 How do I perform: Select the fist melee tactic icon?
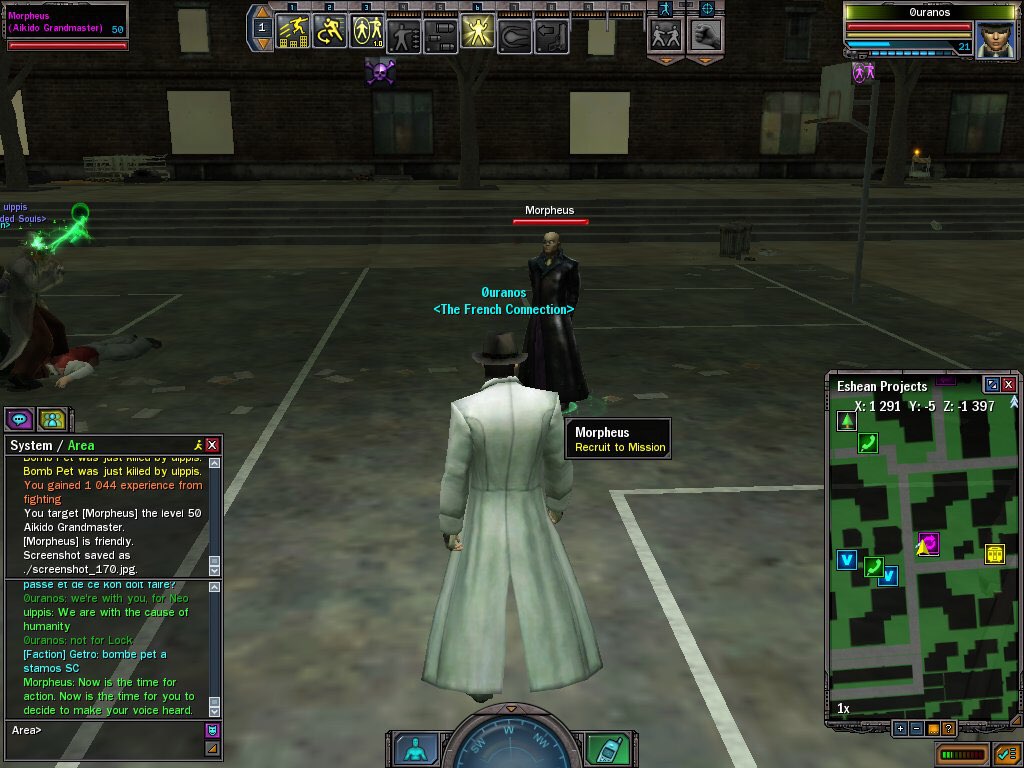(x=705, y=35)
